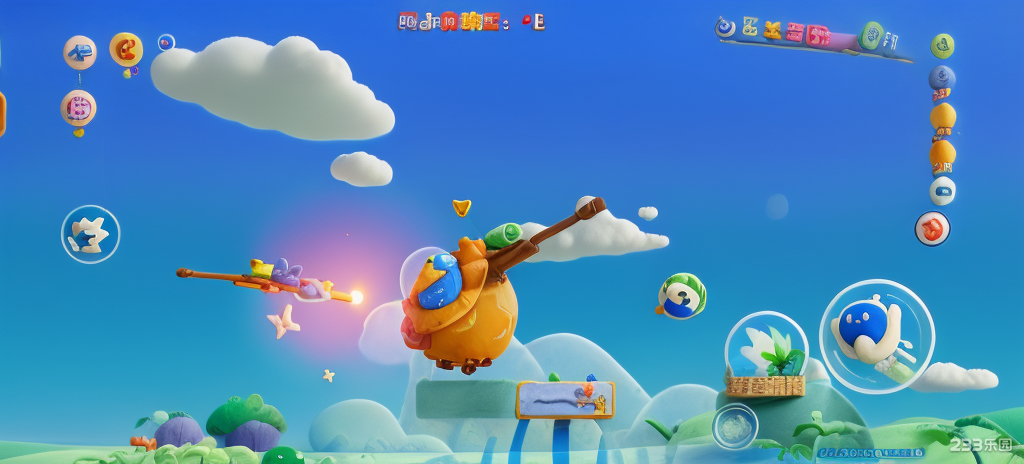Click the green round icon in right column
The image size is (1024, 464).
click(x=942, y=46)
